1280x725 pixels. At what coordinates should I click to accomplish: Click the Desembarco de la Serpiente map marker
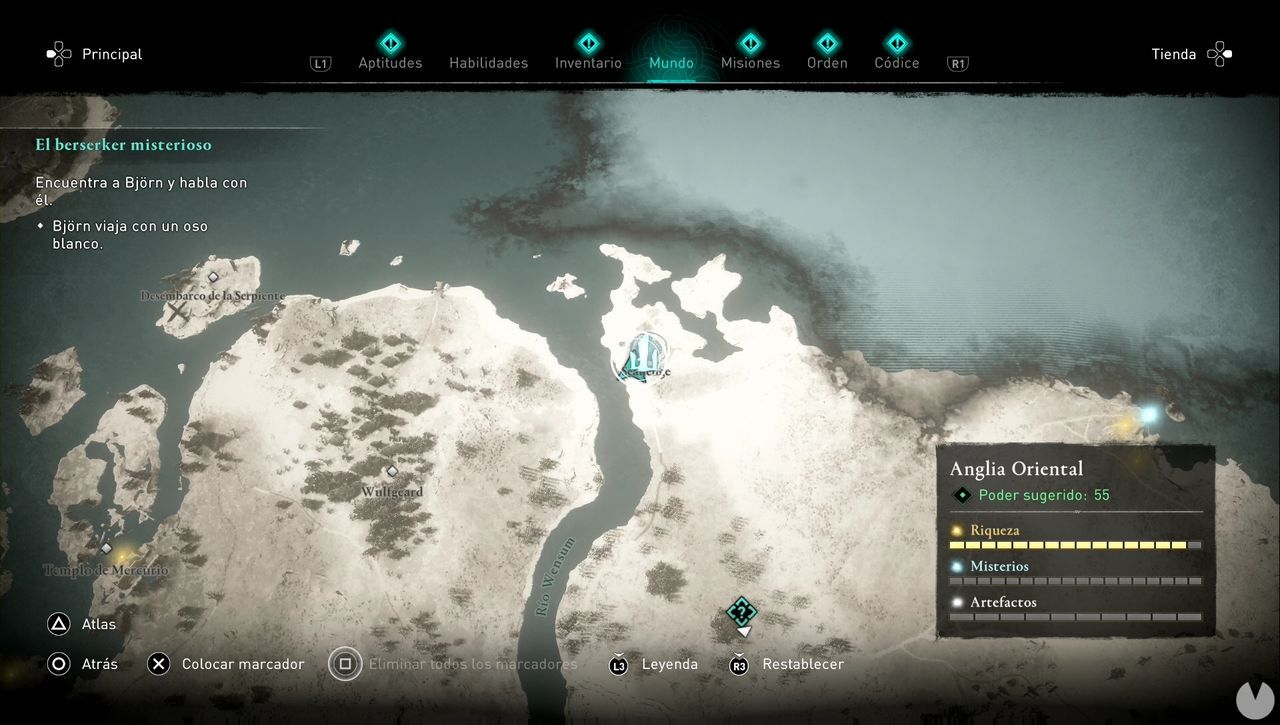click(213, 278)
